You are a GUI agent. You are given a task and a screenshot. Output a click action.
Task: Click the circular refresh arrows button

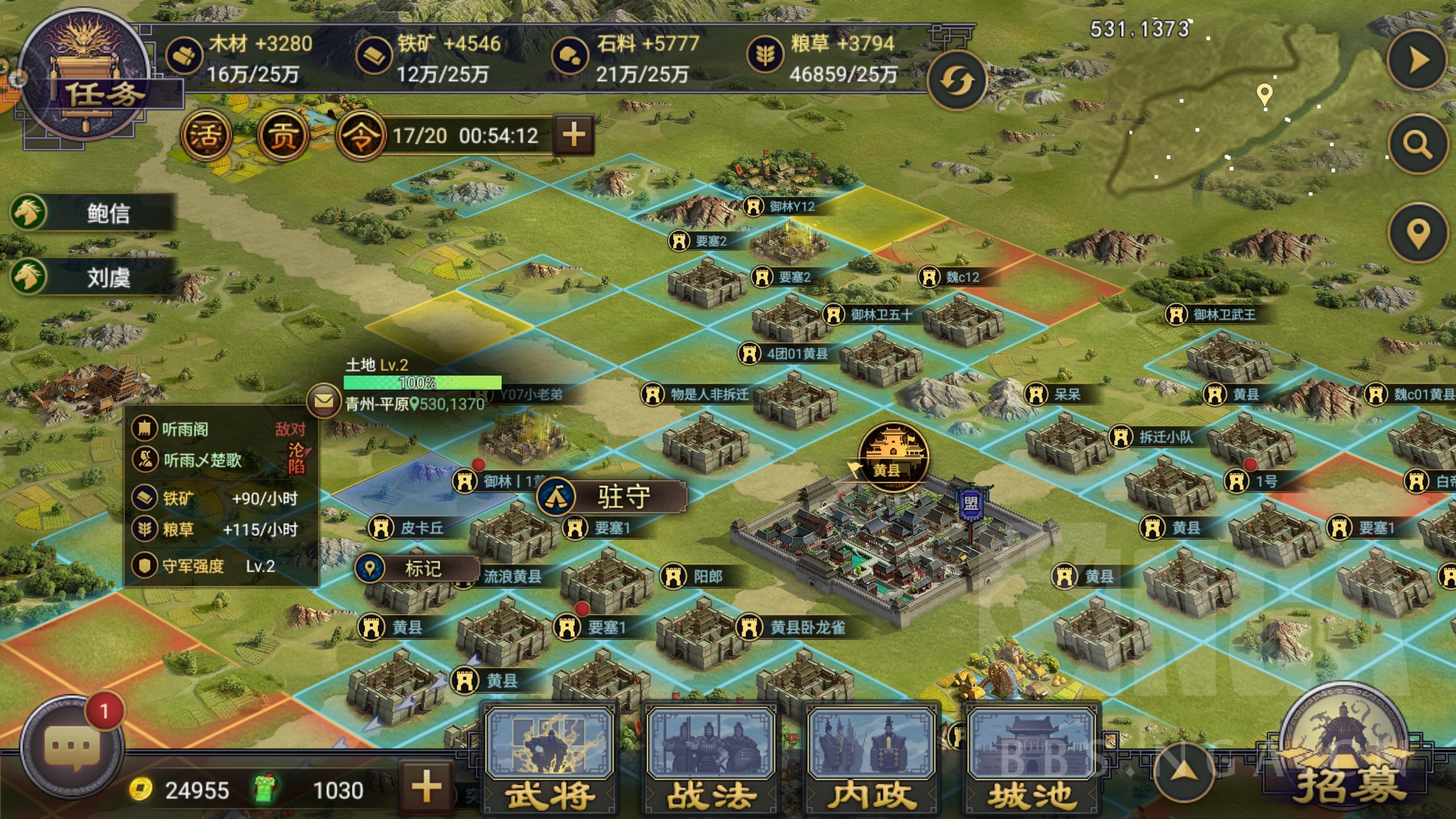click(956, 81)
